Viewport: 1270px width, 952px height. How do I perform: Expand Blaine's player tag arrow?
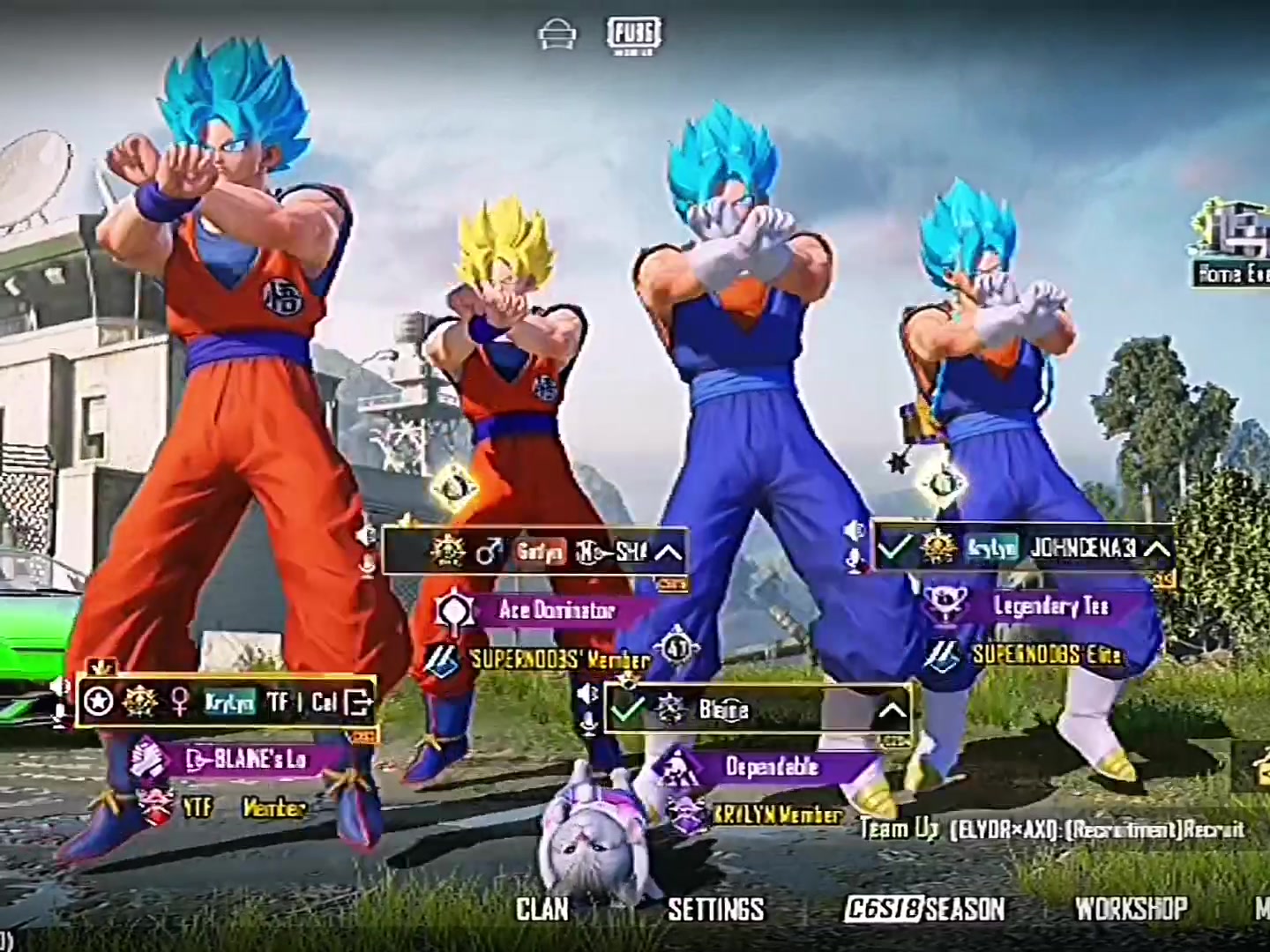892,710
